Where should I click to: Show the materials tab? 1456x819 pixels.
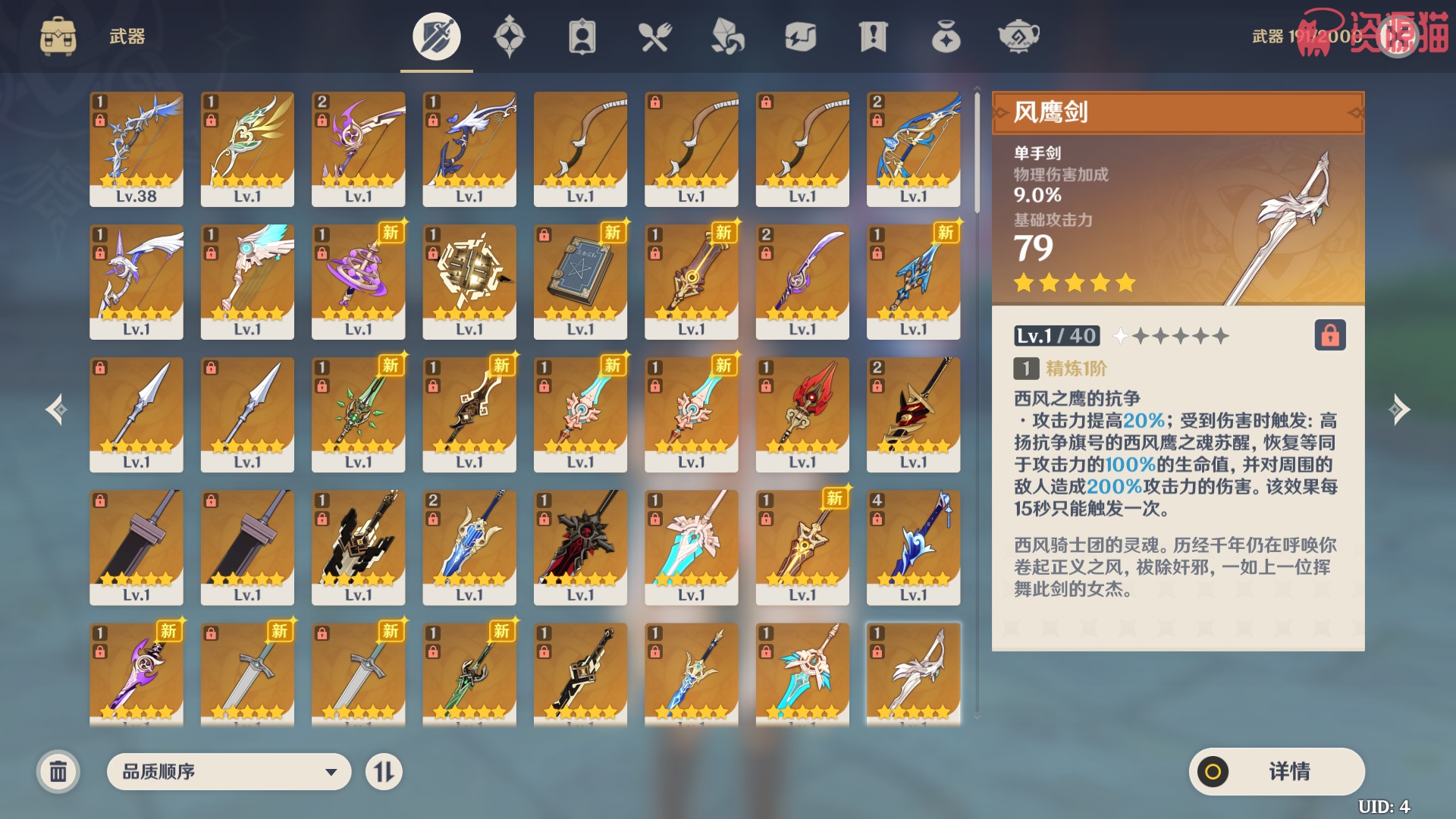pos(727,36)
